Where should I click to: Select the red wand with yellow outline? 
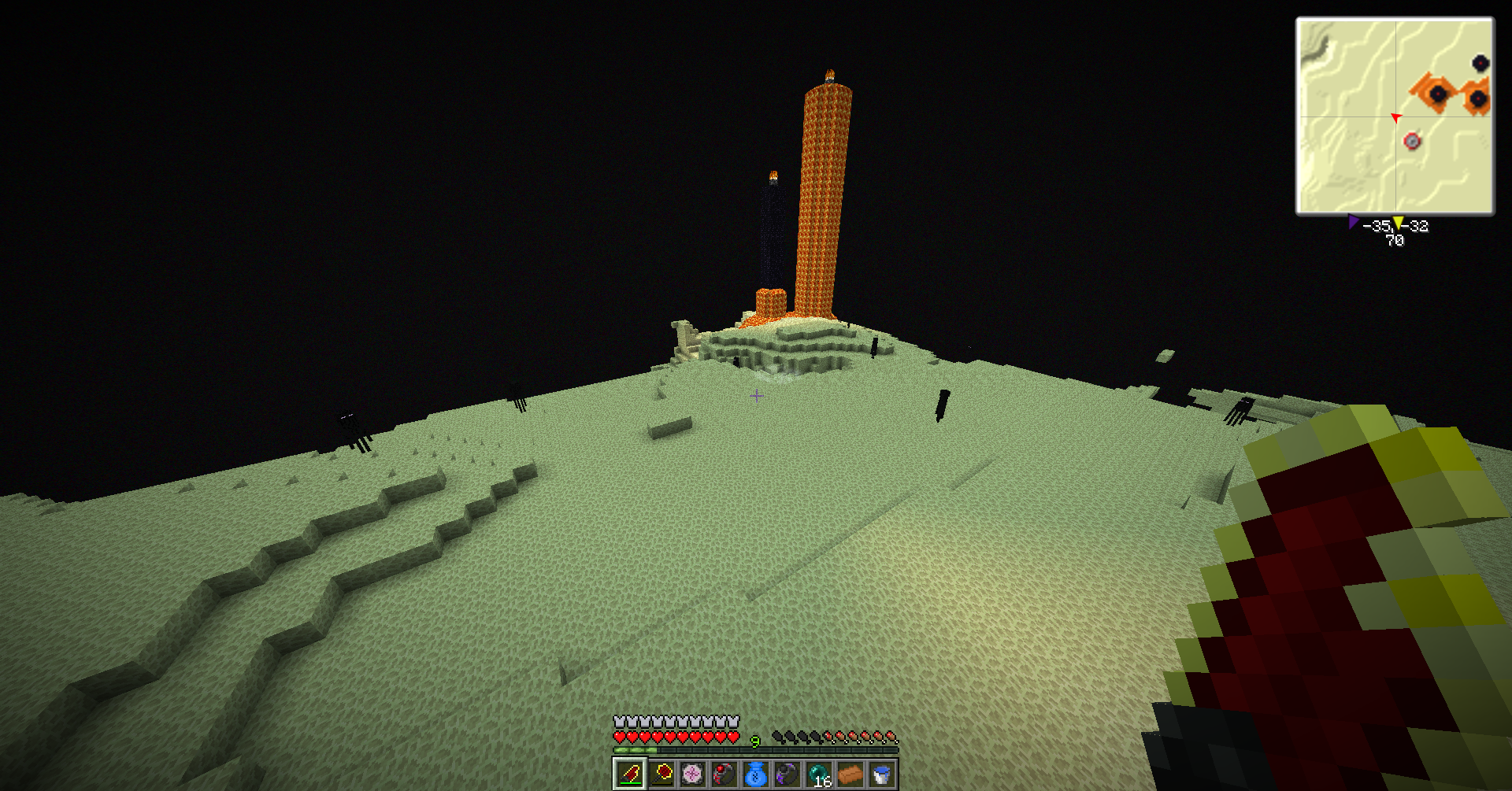(x=661, y=774)
